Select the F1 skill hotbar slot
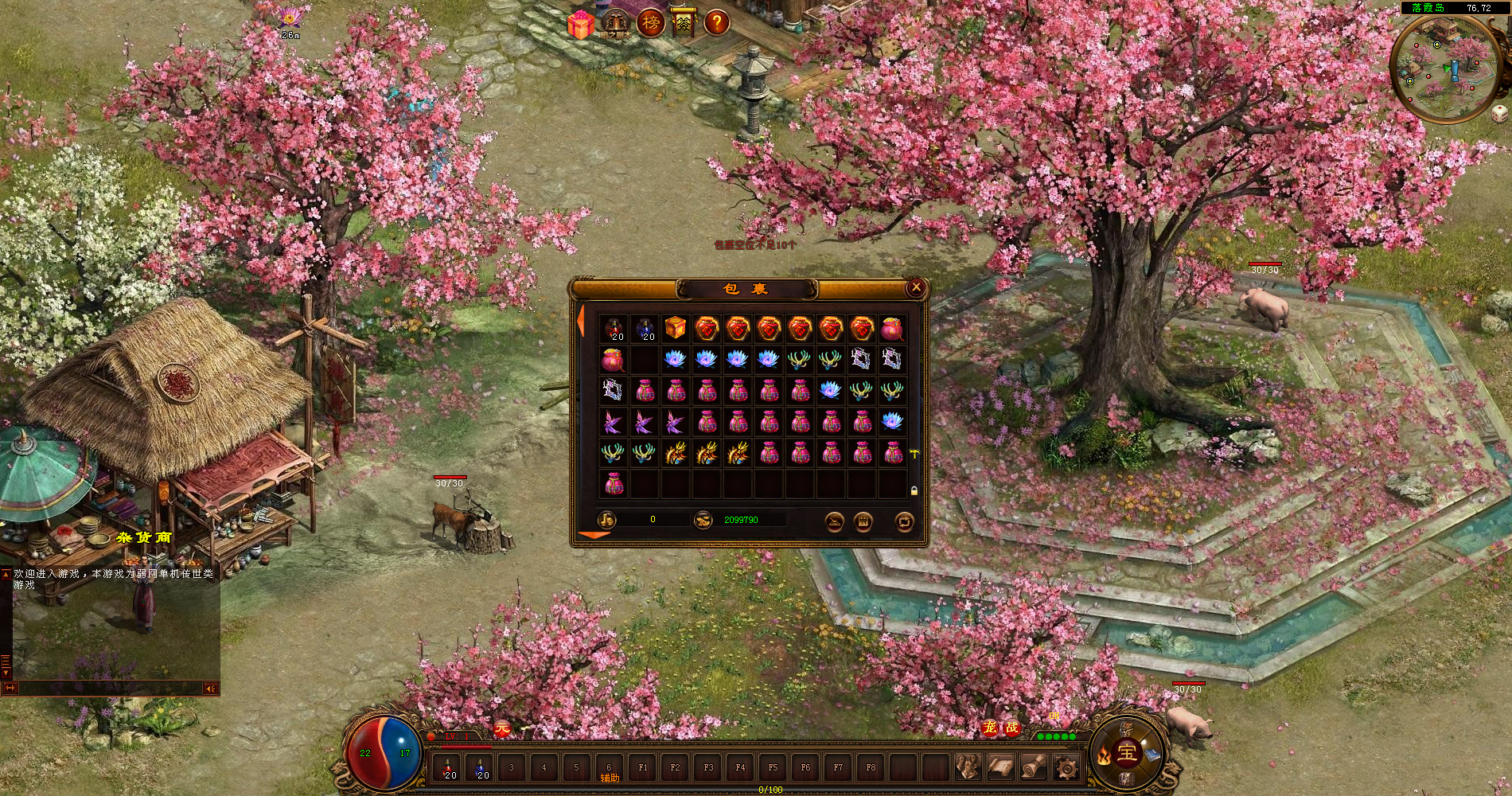 pyautogui.click(x=643, y=768)
